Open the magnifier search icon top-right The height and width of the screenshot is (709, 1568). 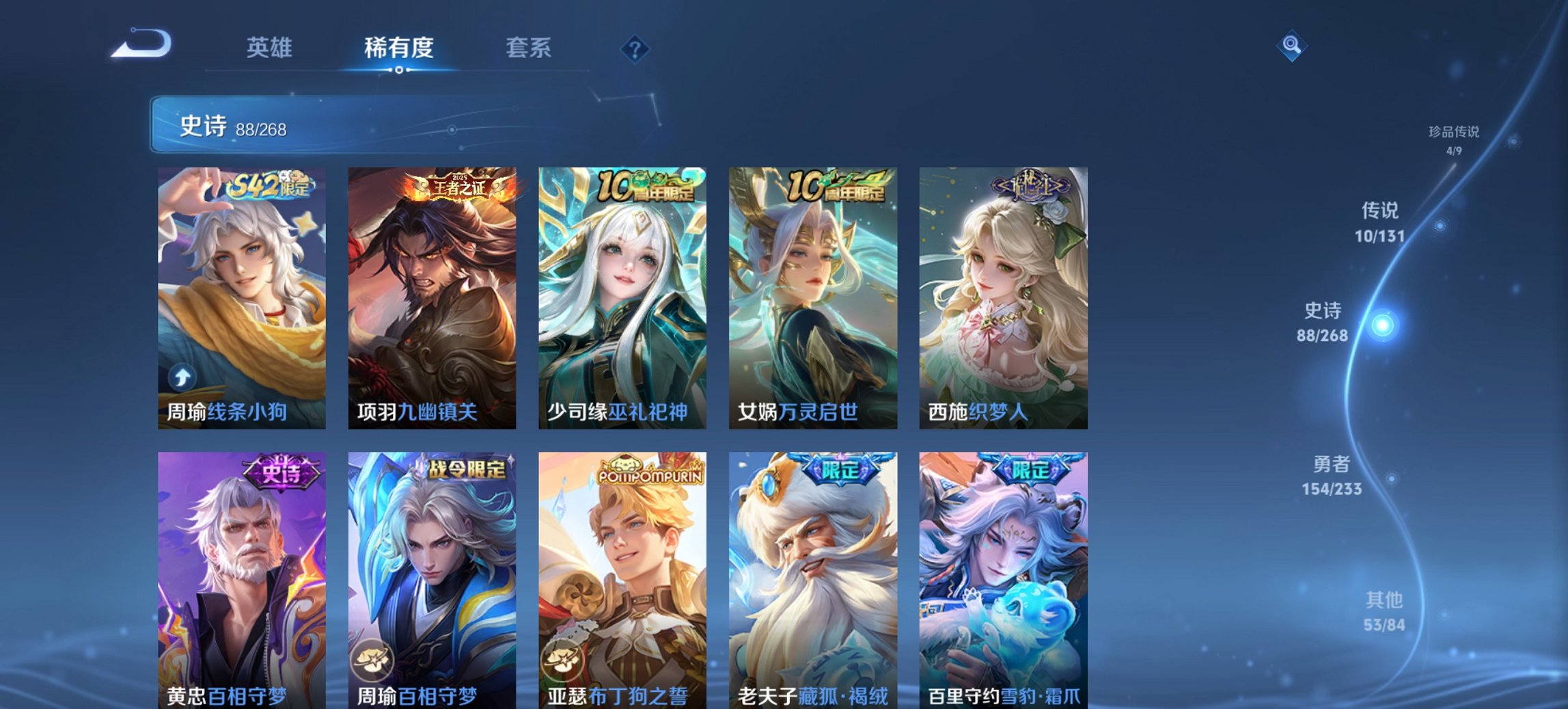tap(1290, 45)
